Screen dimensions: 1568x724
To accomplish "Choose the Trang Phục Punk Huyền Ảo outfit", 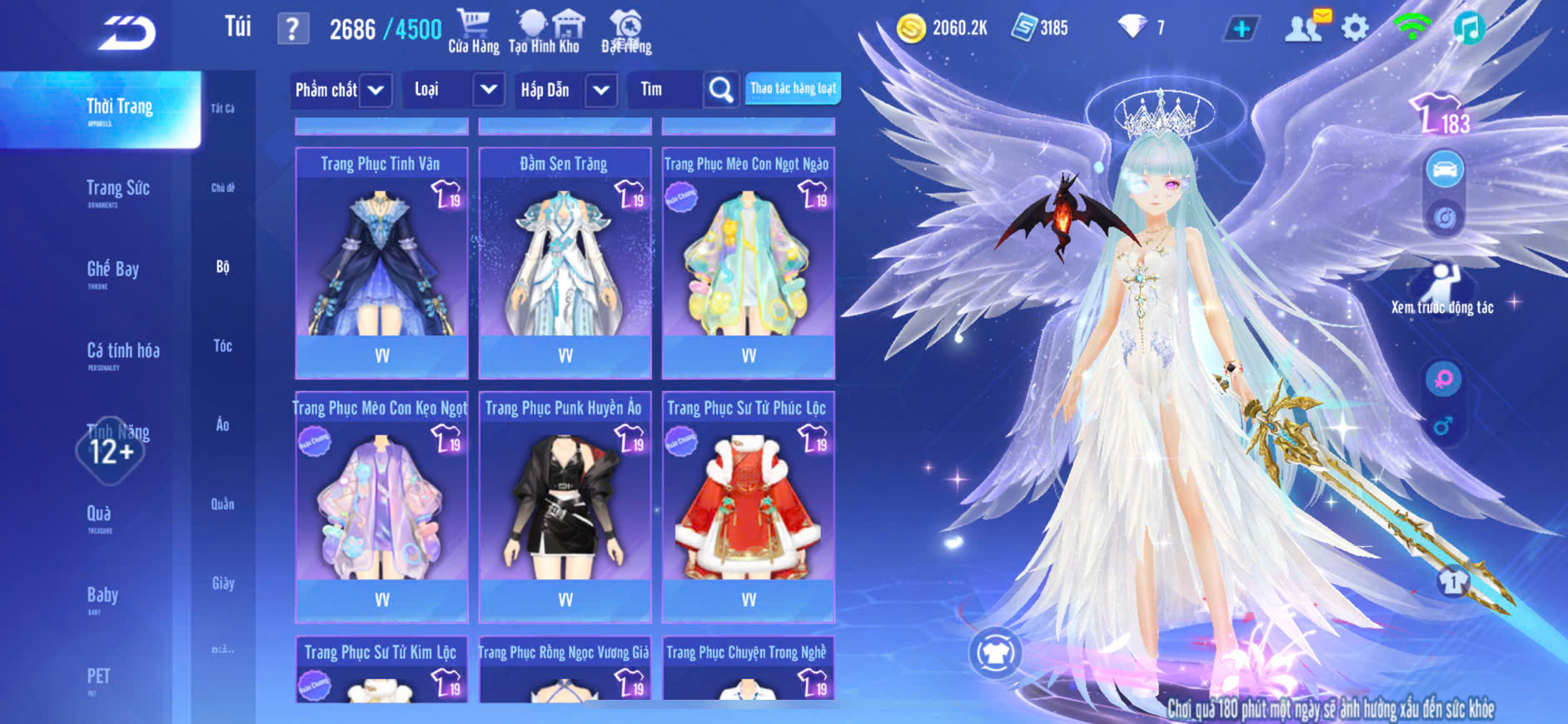I will coord(565,506).
